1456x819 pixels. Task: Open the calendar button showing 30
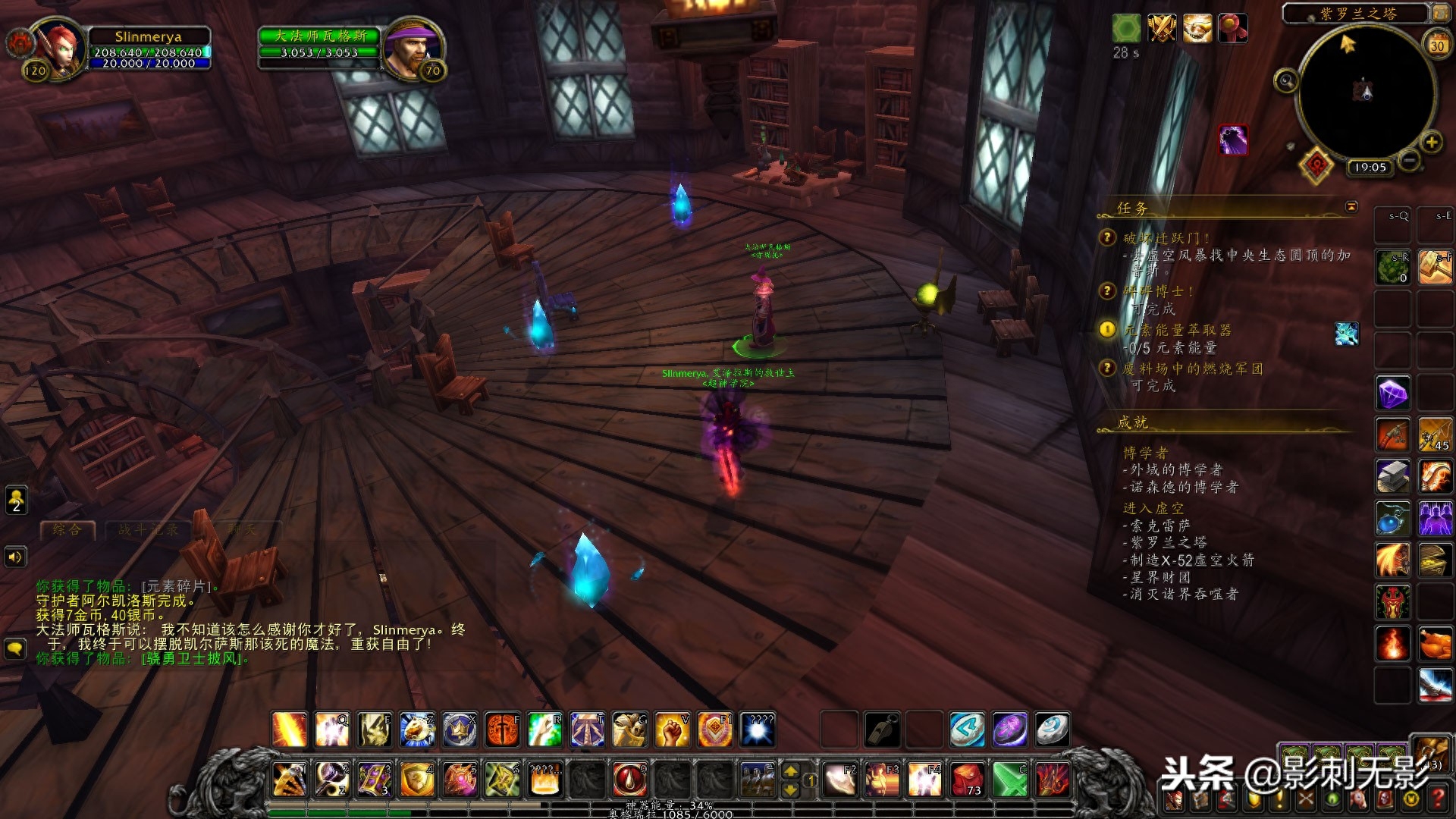(x=1437, y=45)
